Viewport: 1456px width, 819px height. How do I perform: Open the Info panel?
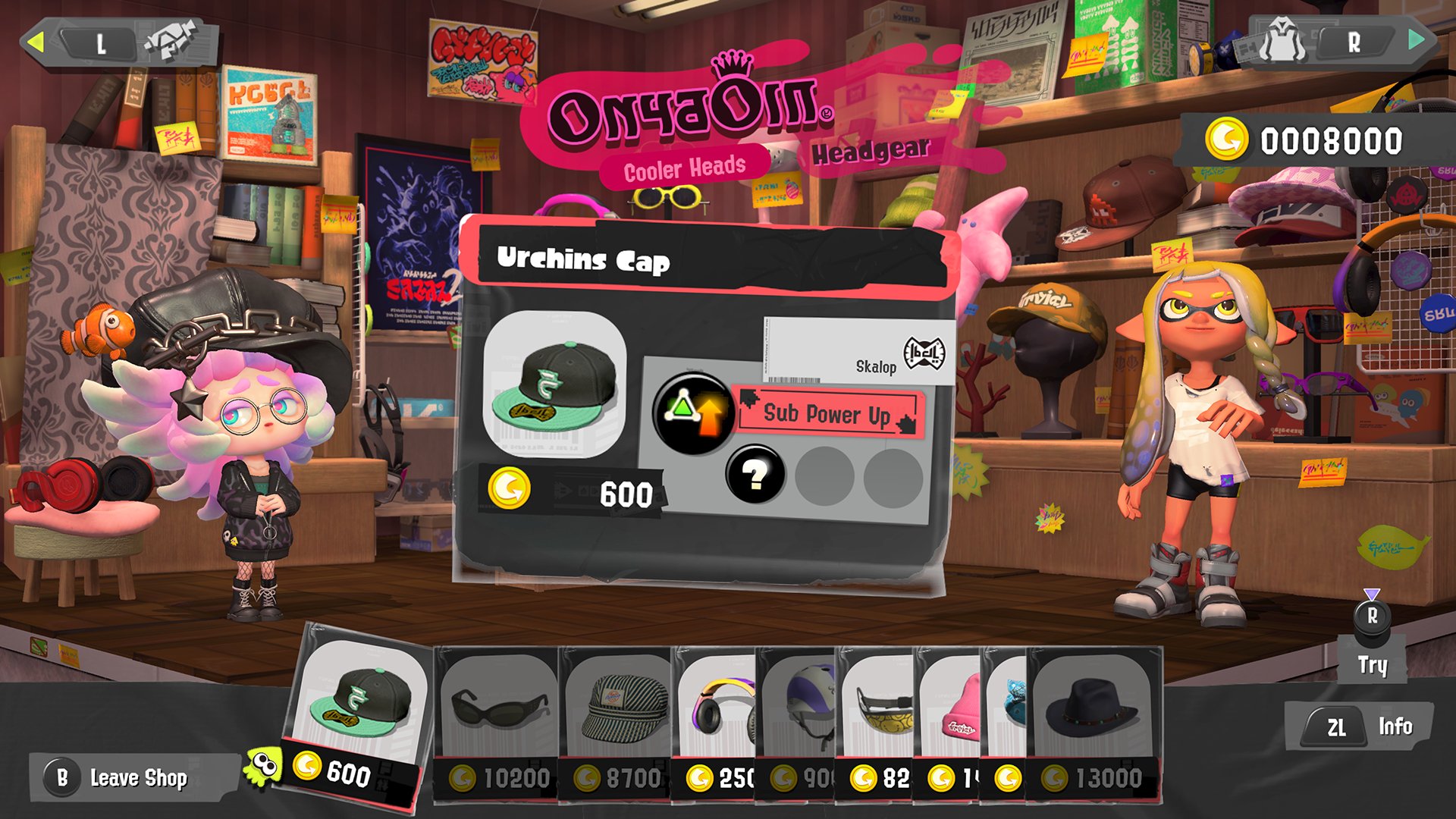(1361, 727)
